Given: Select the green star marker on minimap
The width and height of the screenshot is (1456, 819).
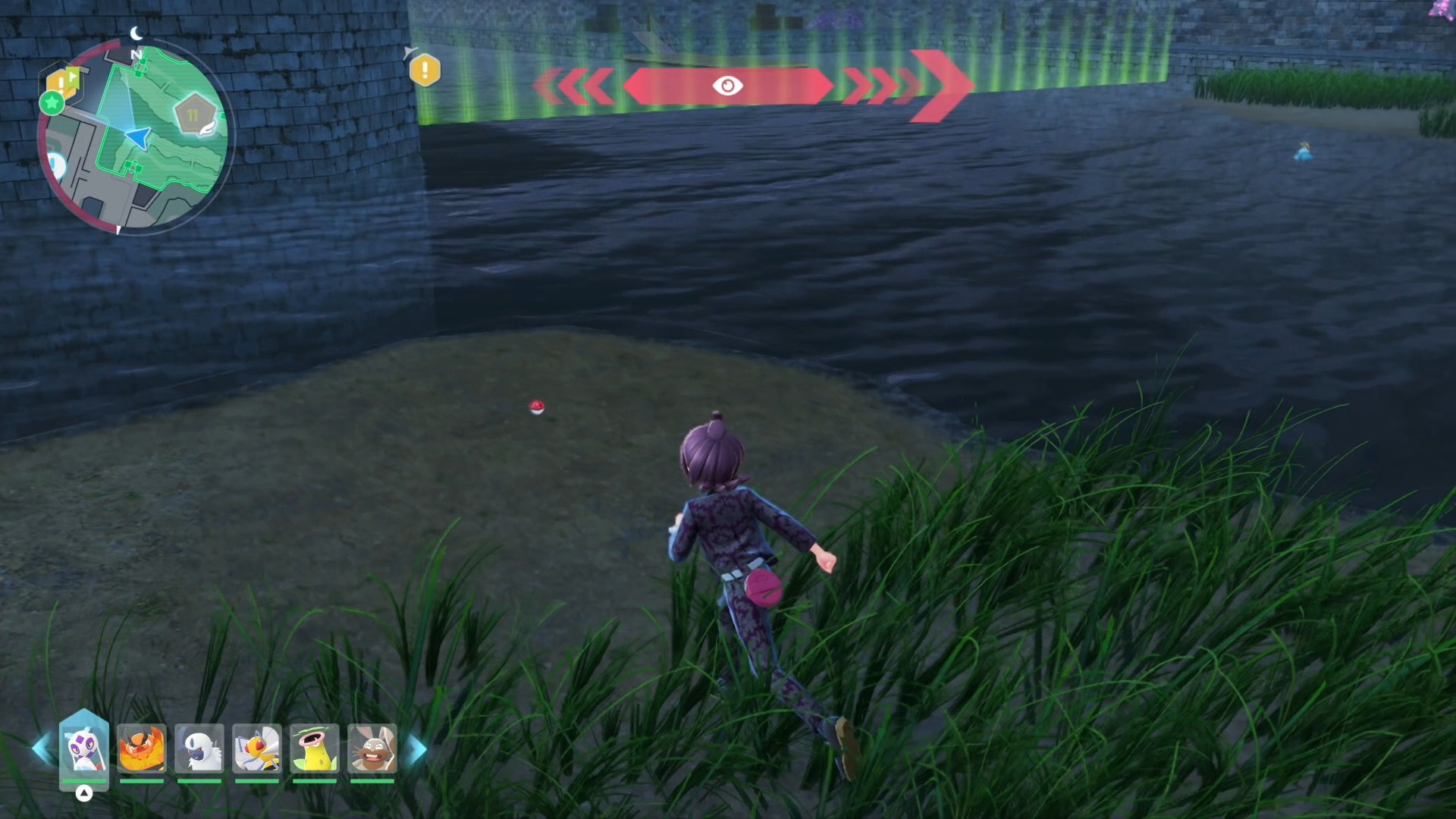Looking at the screenshot, I should [x=52, y=102].
